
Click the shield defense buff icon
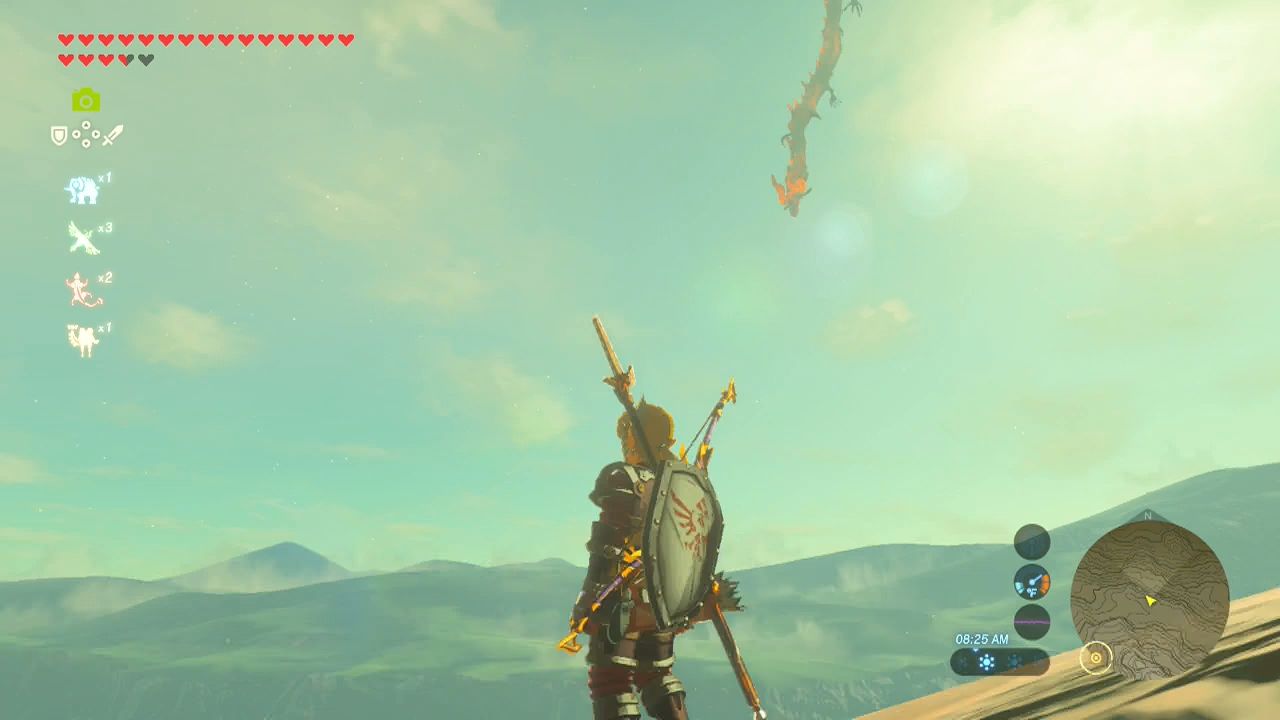point(59,135)
